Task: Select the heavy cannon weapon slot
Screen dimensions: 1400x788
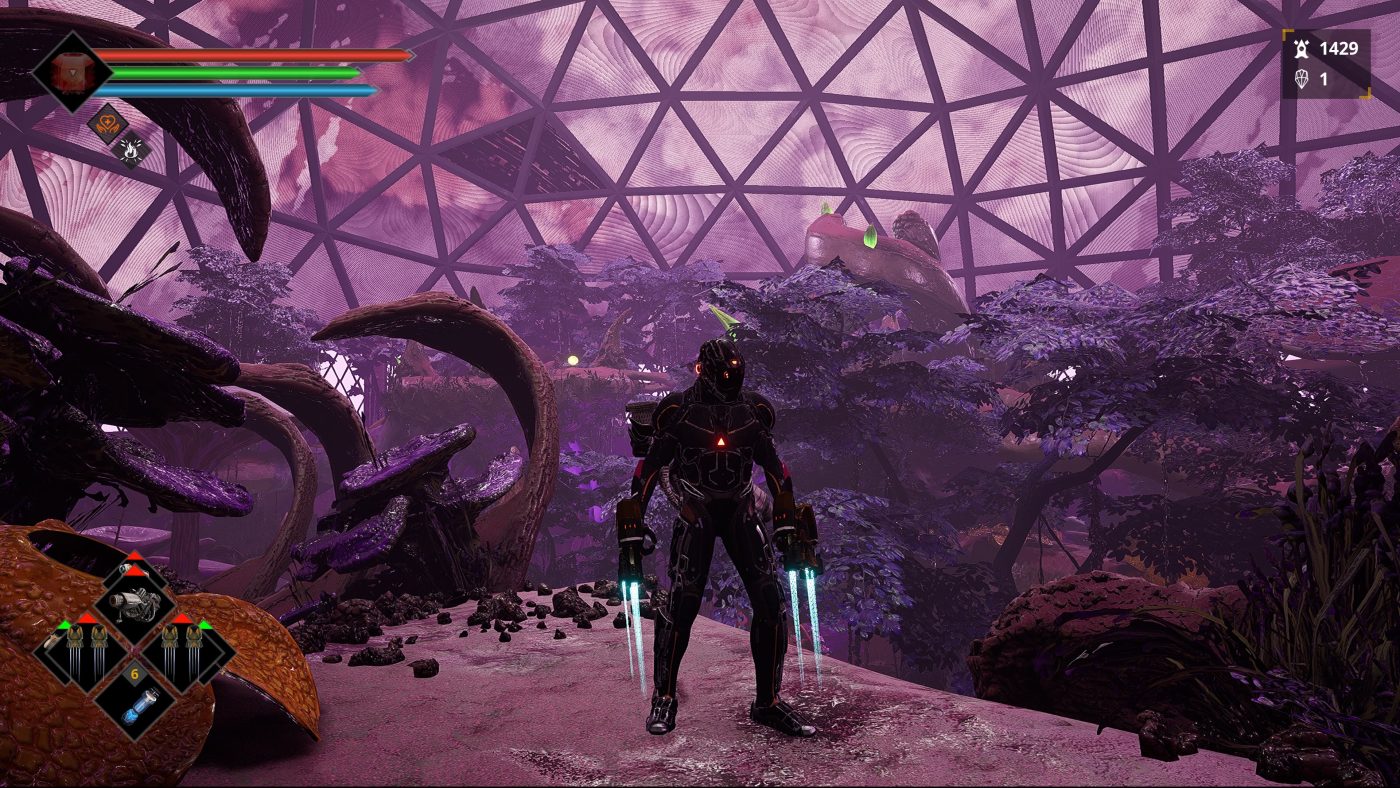Action: [135, 602]
